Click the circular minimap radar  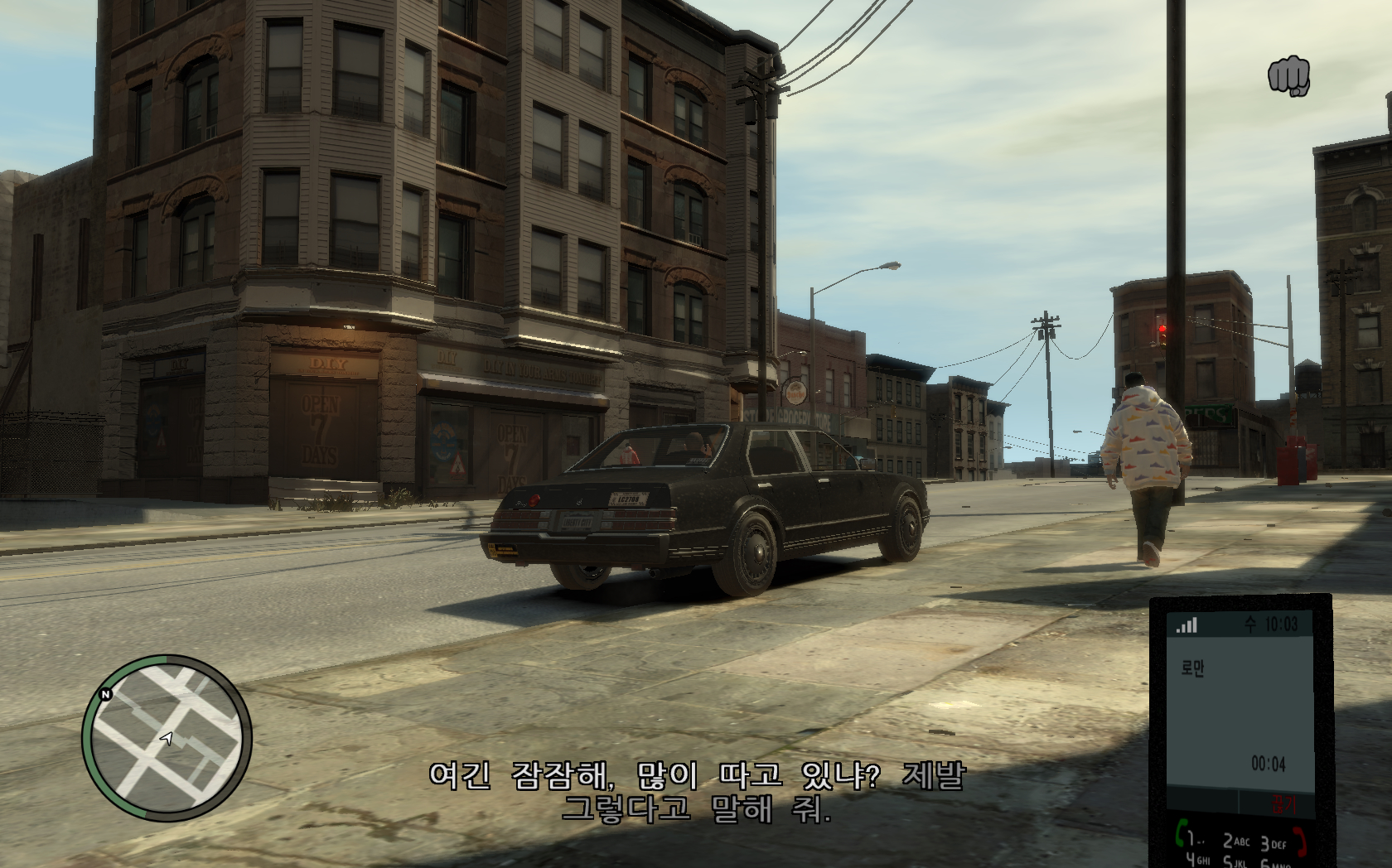tap(167, 738)
